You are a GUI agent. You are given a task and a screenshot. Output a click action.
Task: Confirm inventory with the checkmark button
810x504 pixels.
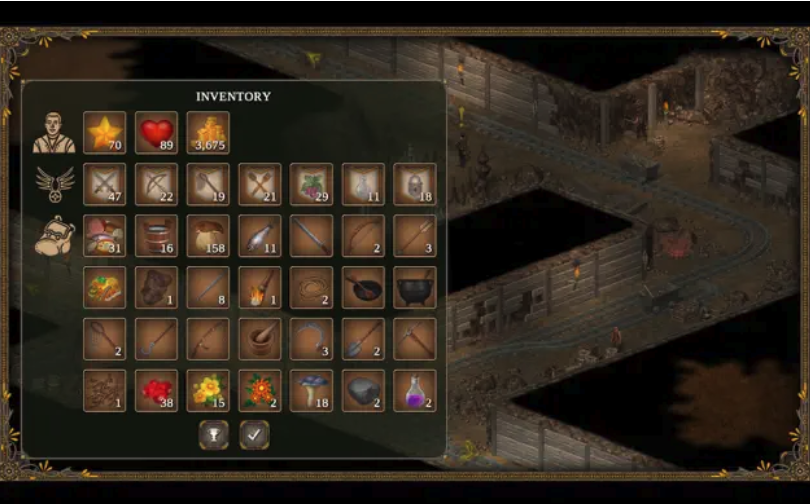tap(254, 434)
